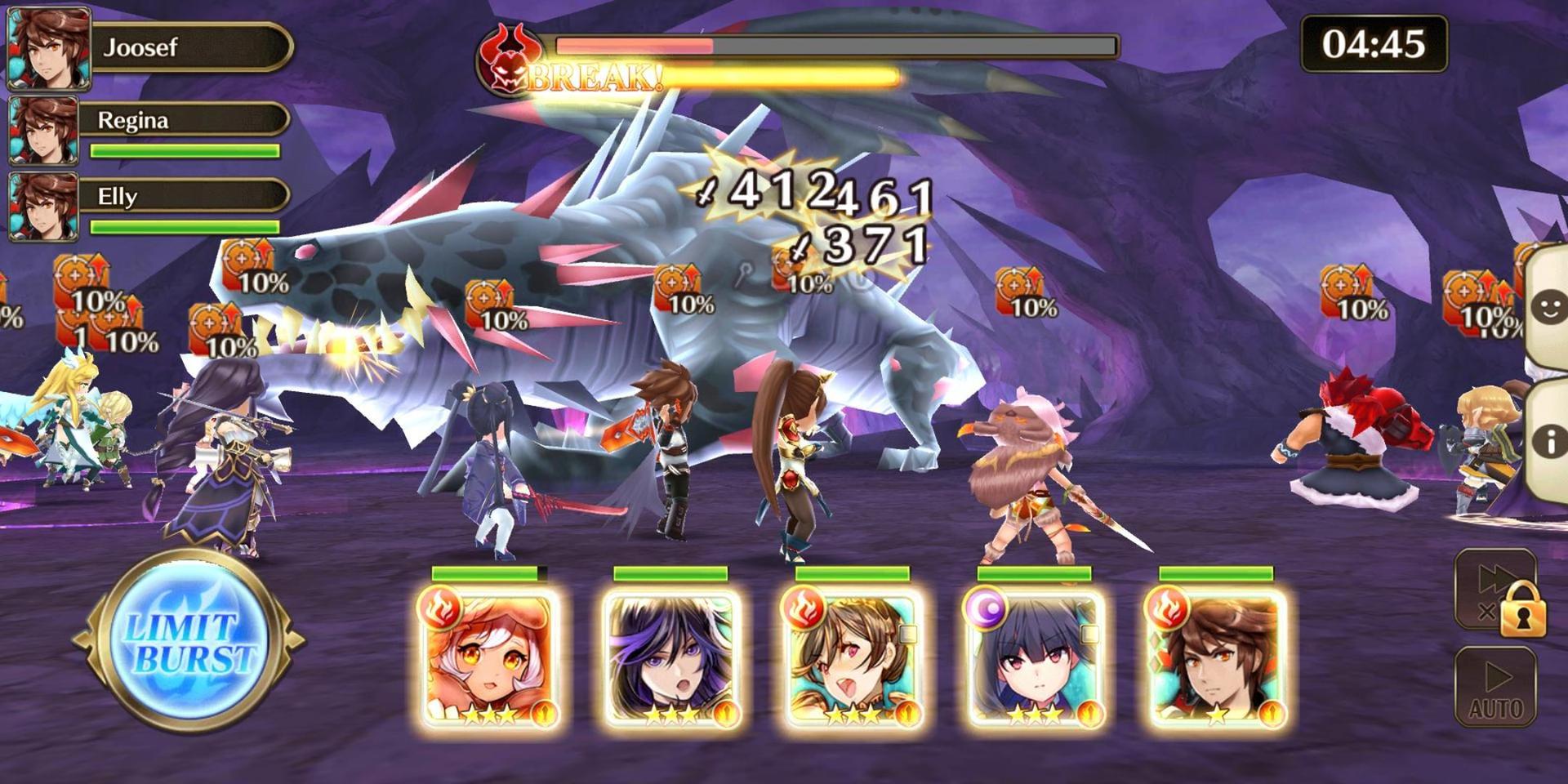The height and width of the screenshot is (784, 1568).
Task: Select party member Regina's portrait
Action: [x=43, y=130]
